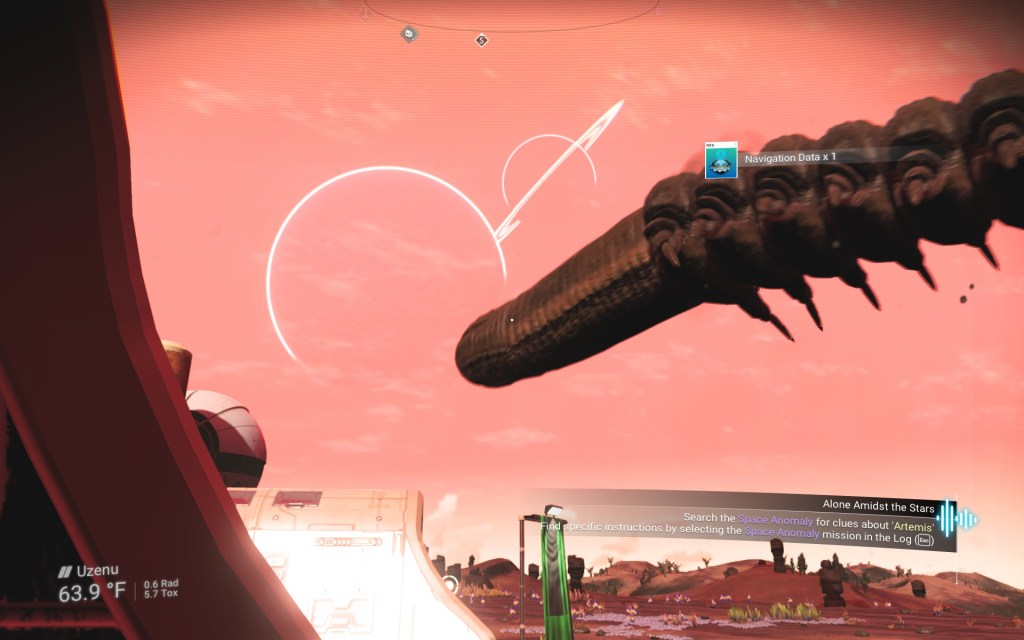1024x640 pixels.
Task: Click the base marker on the compass
Action: (409, 34)
